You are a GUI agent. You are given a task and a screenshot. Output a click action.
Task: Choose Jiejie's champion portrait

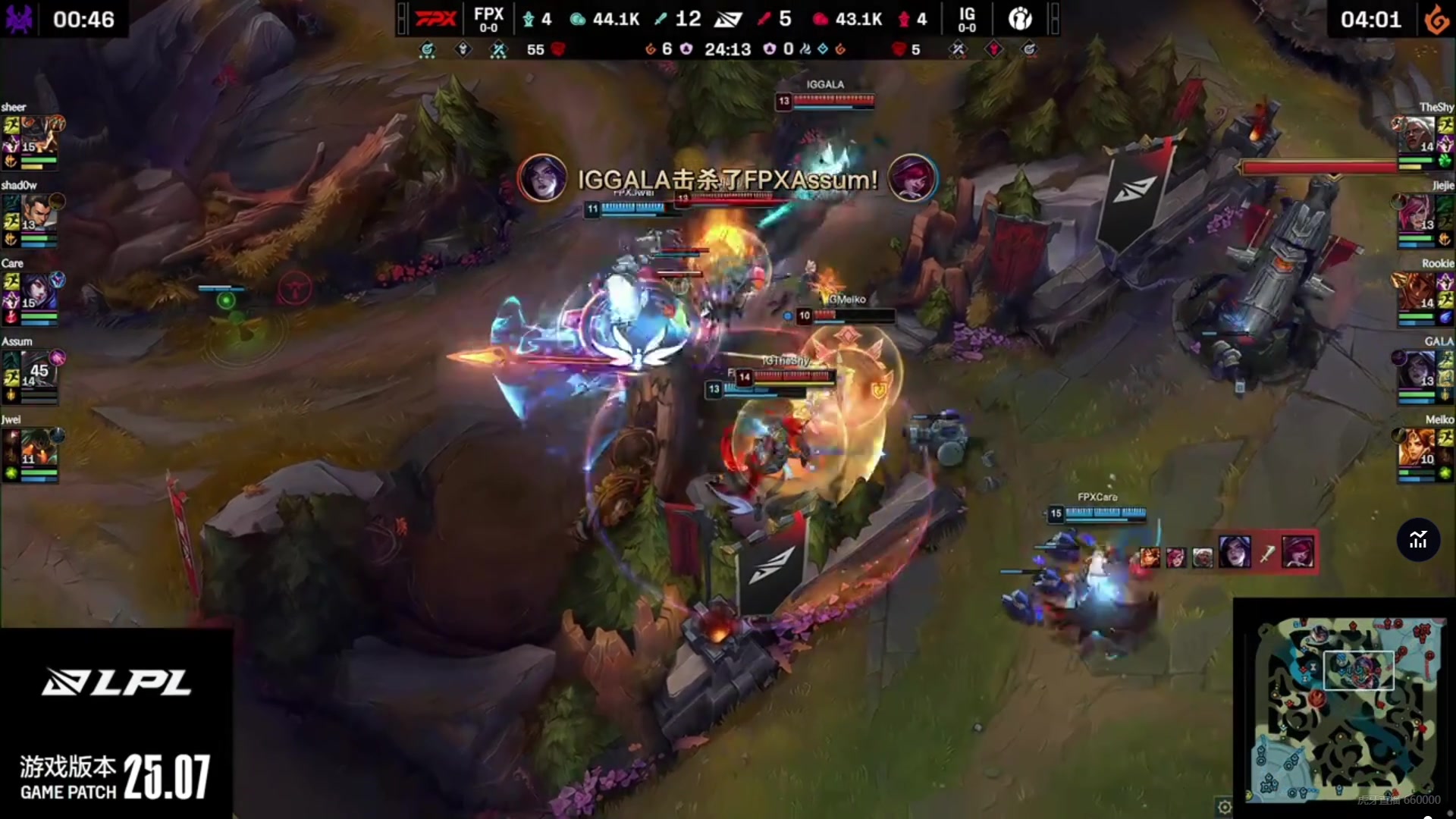point(1417,213)
